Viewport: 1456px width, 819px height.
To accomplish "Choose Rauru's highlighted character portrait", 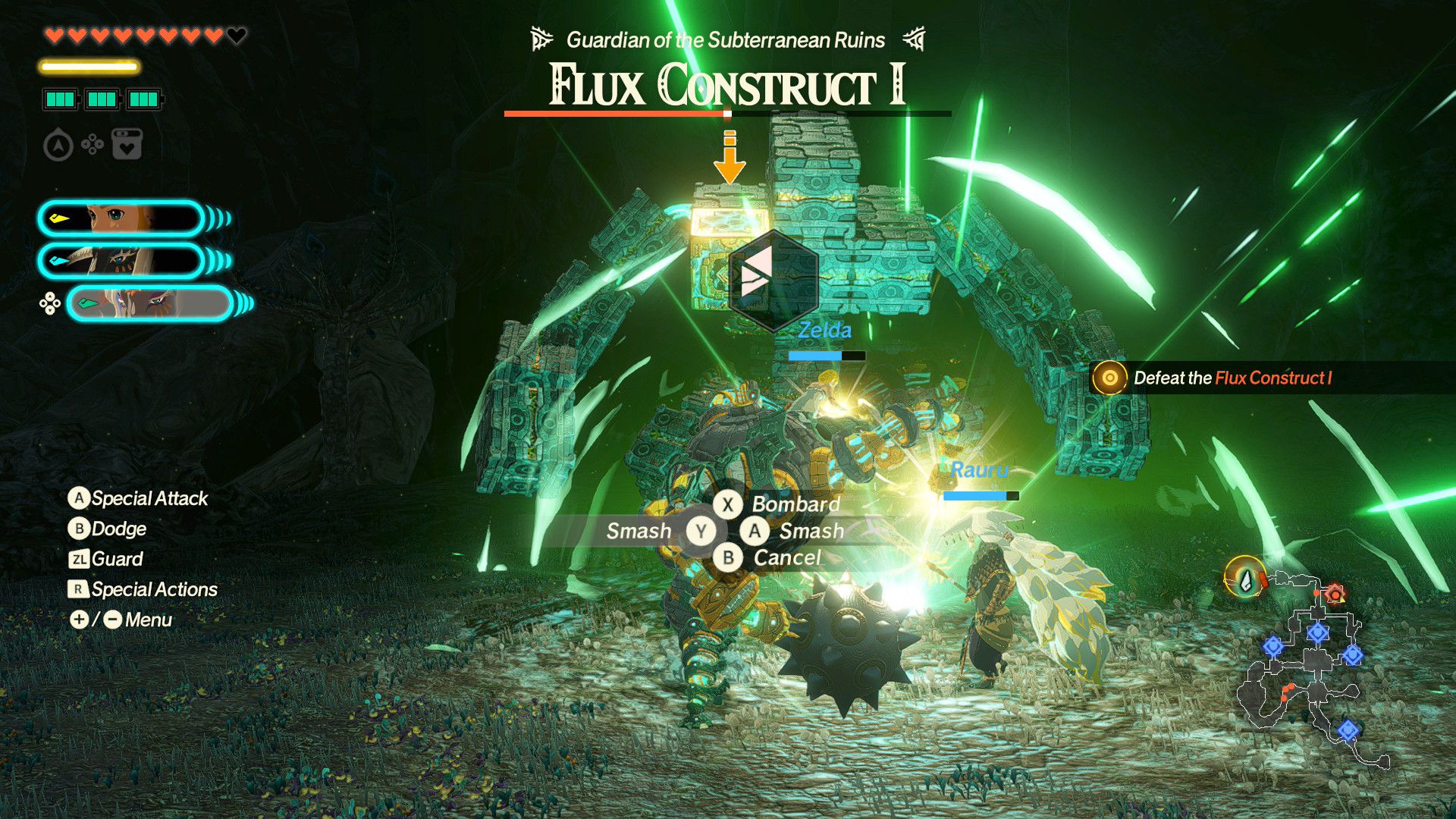I will click(x=149, y=303).
